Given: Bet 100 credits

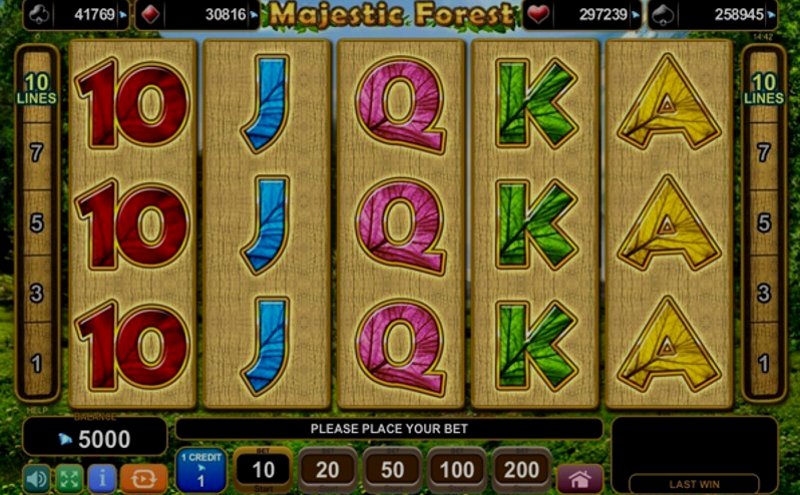Looking at the screenshot, I should coord(456,470).
